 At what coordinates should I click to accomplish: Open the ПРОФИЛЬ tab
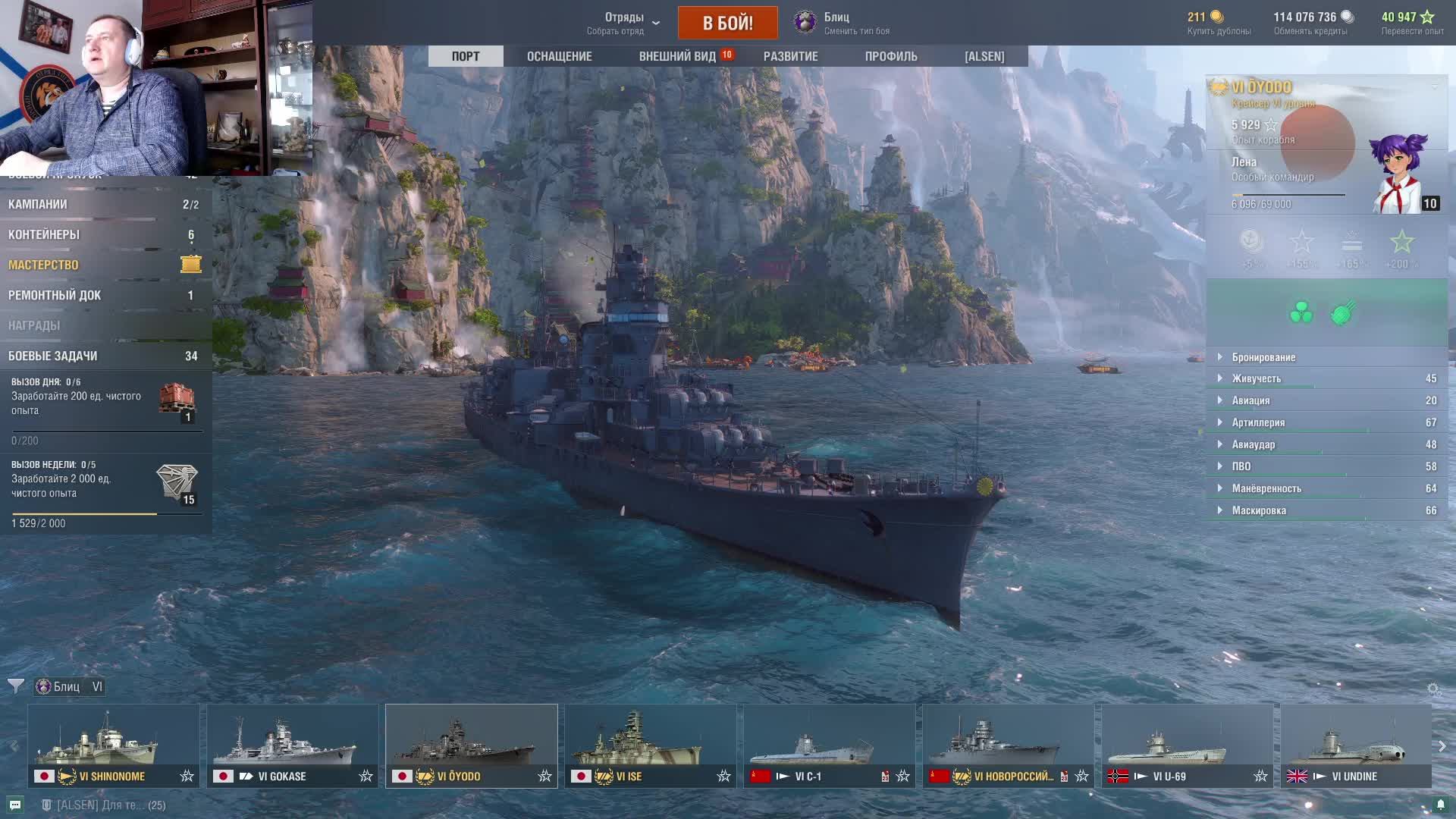890,56
